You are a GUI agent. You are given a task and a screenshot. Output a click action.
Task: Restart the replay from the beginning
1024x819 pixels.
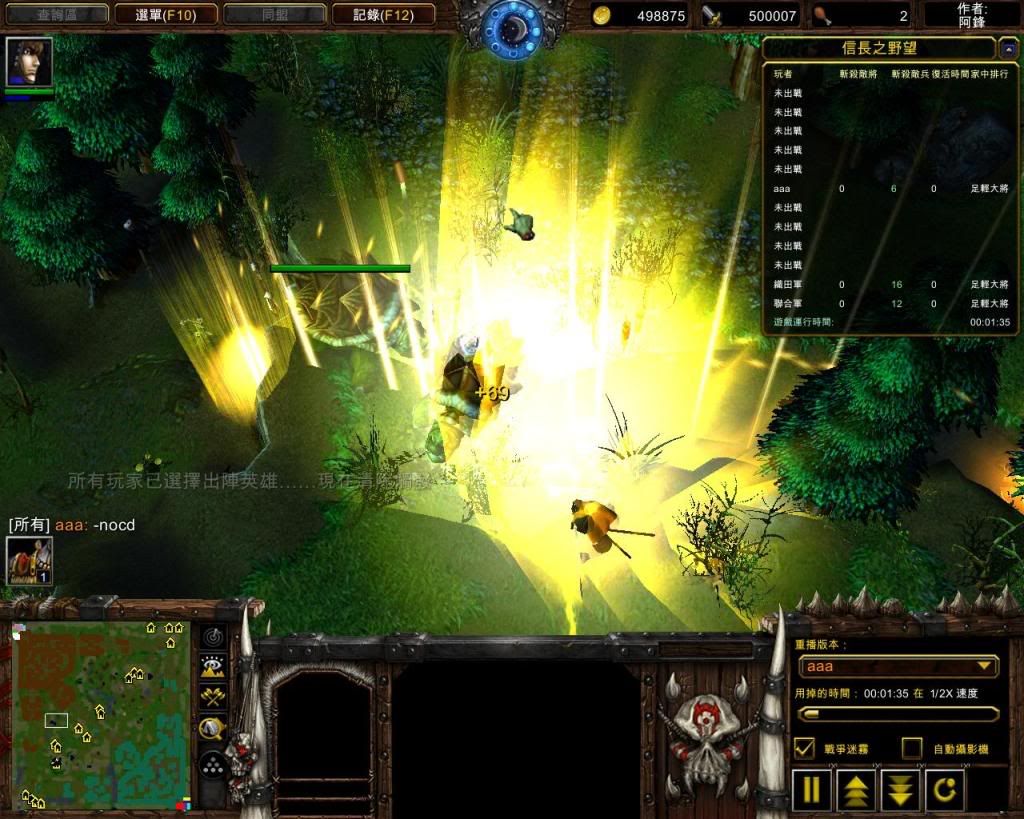(945, 789)
